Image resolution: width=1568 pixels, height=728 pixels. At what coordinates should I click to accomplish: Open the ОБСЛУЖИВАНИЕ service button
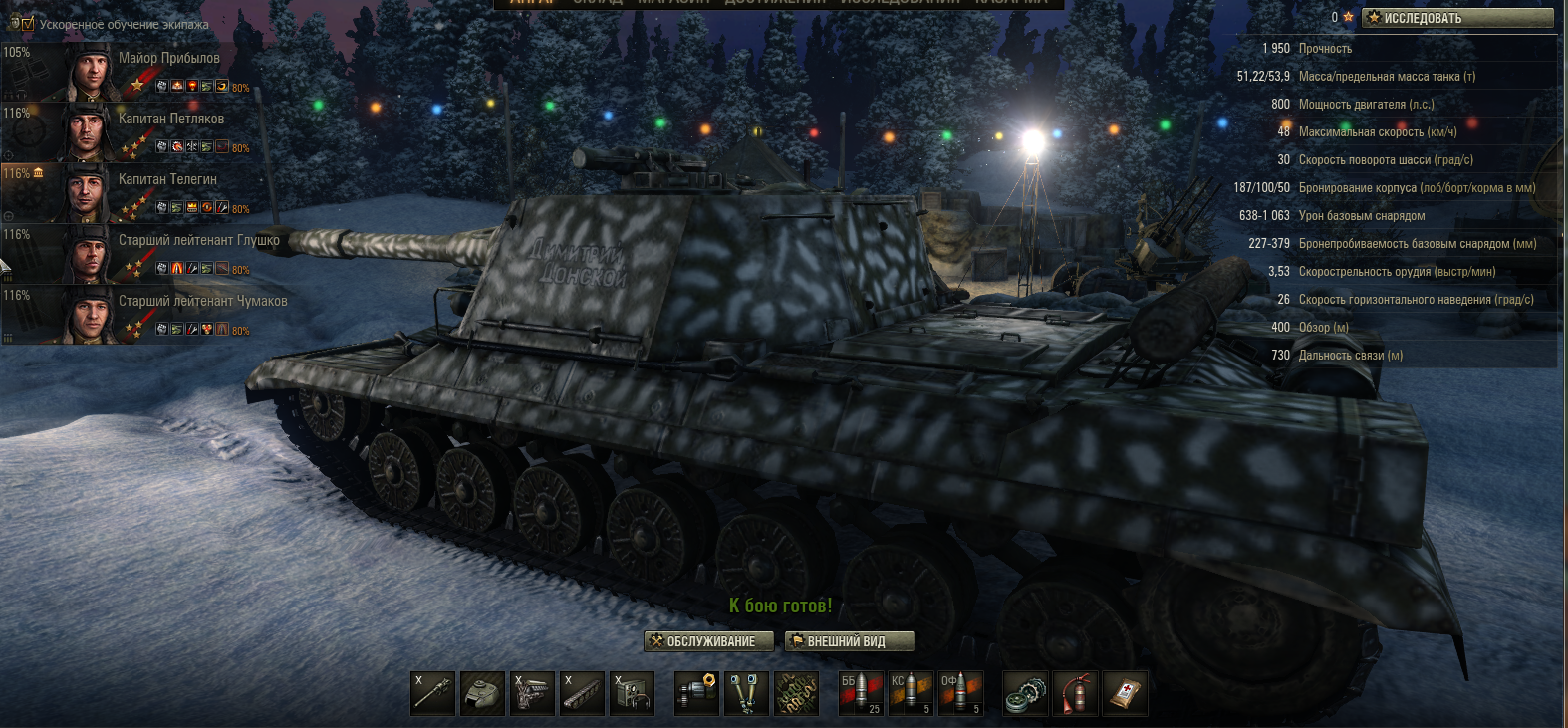[x=709, y=642]
